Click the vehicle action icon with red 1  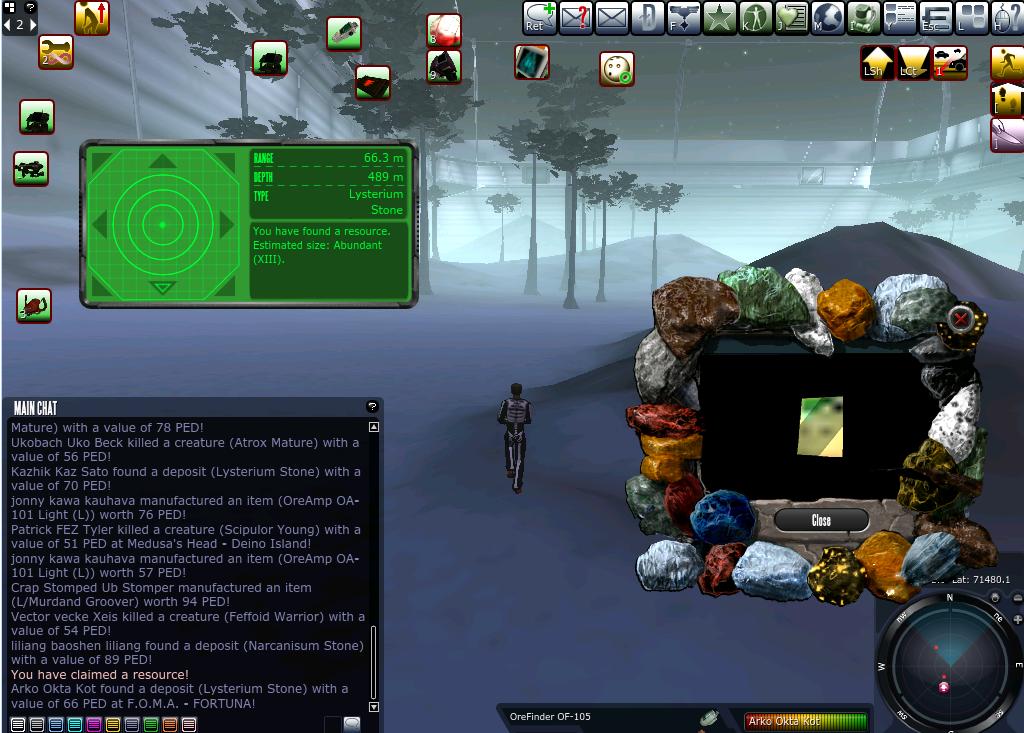pyautogui.click(x=950, y=63)
